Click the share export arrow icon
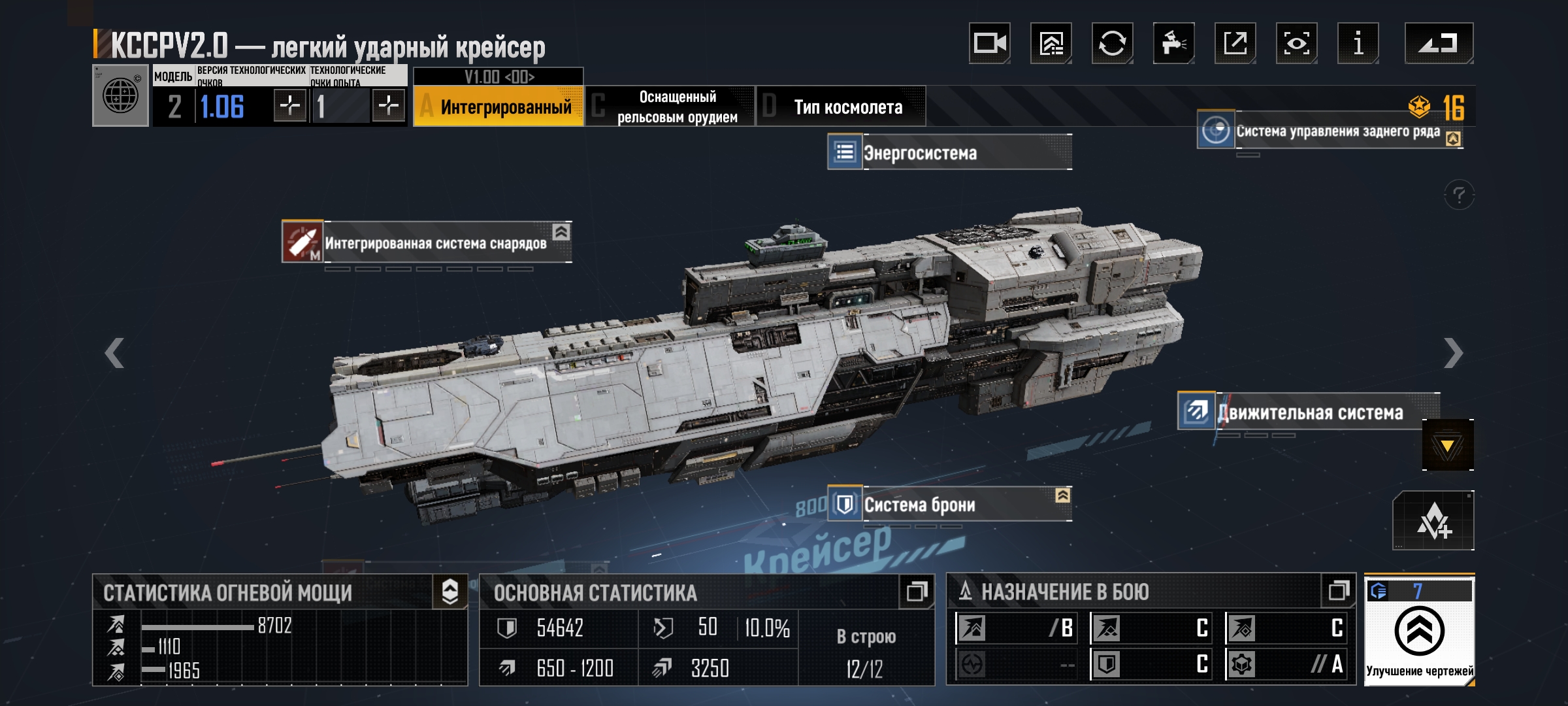 click(x=1235, y=44)
